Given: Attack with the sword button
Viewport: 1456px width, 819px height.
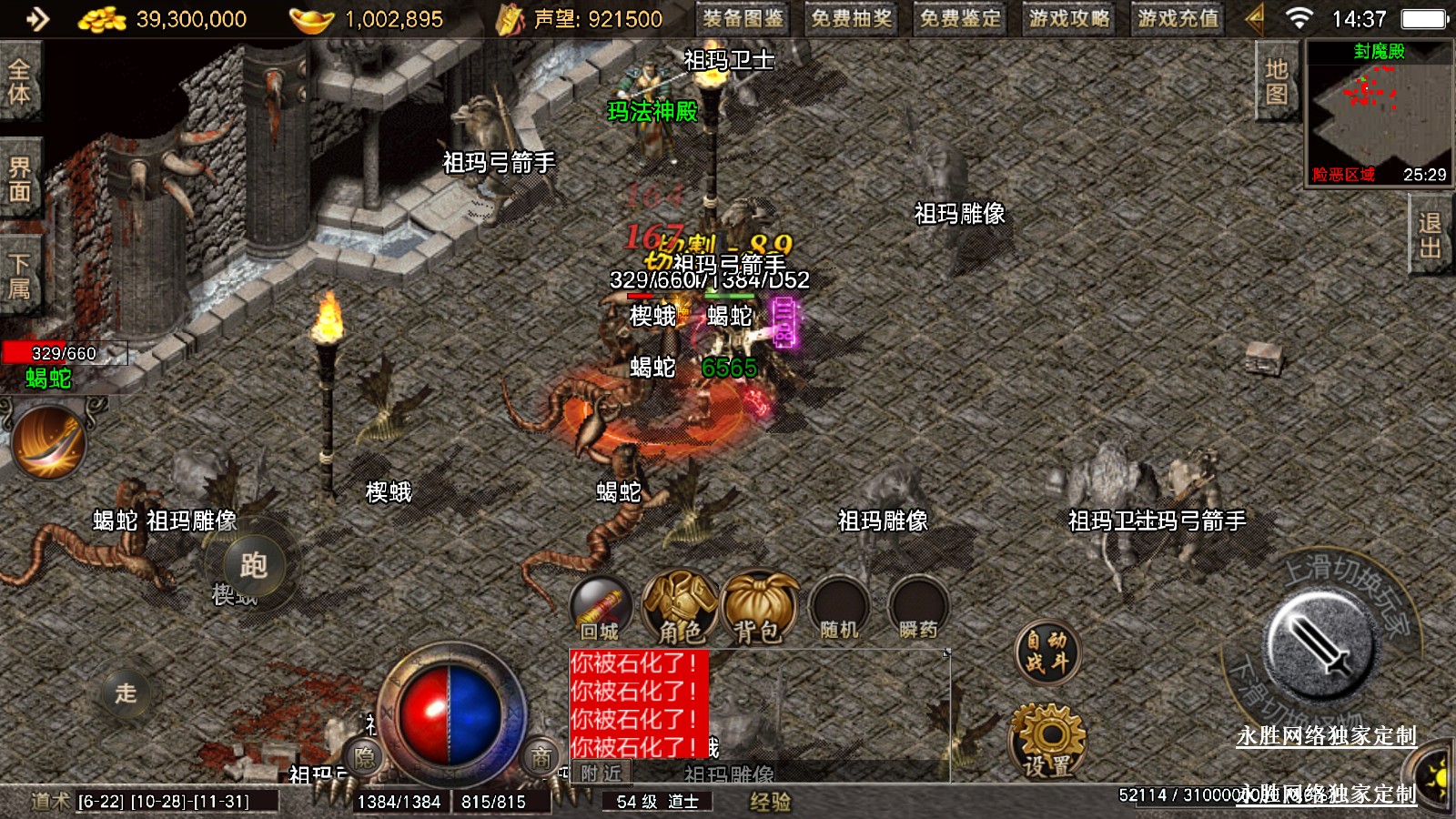Looking at the screenshot, I should point(1321,644).
